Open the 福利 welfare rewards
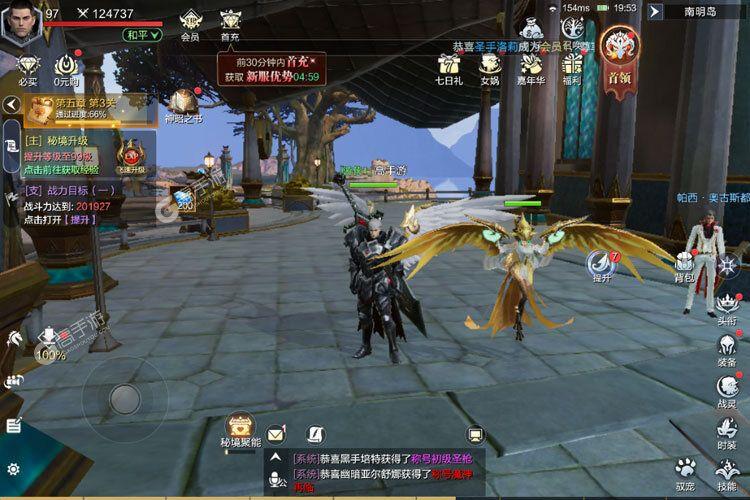The image size is (750, 500). coord(572,68)
